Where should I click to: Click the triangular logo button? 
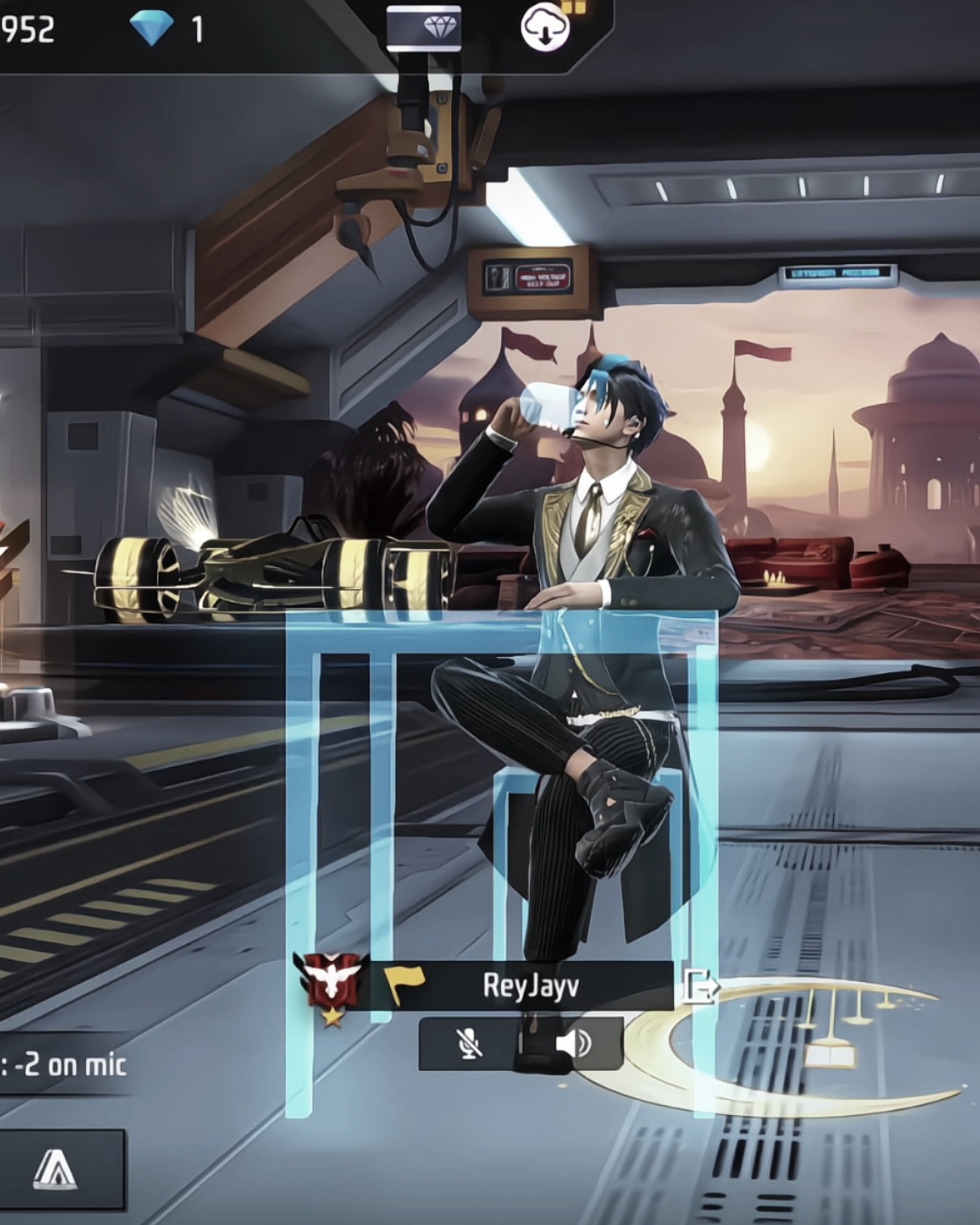(x=56, y=1169)
